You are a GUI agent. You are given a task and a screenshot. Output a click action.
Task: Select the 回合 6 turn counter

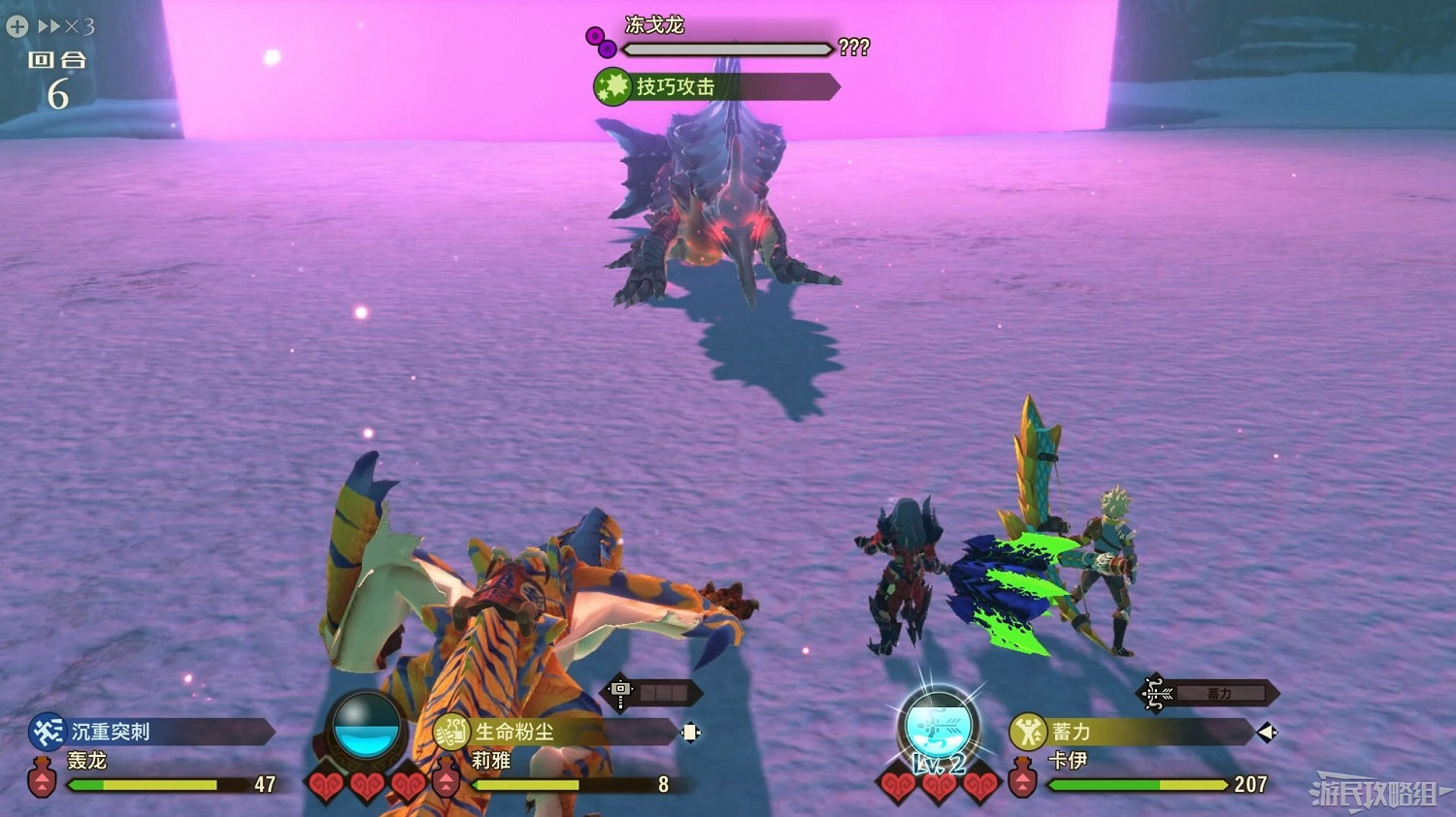(58, 78)
